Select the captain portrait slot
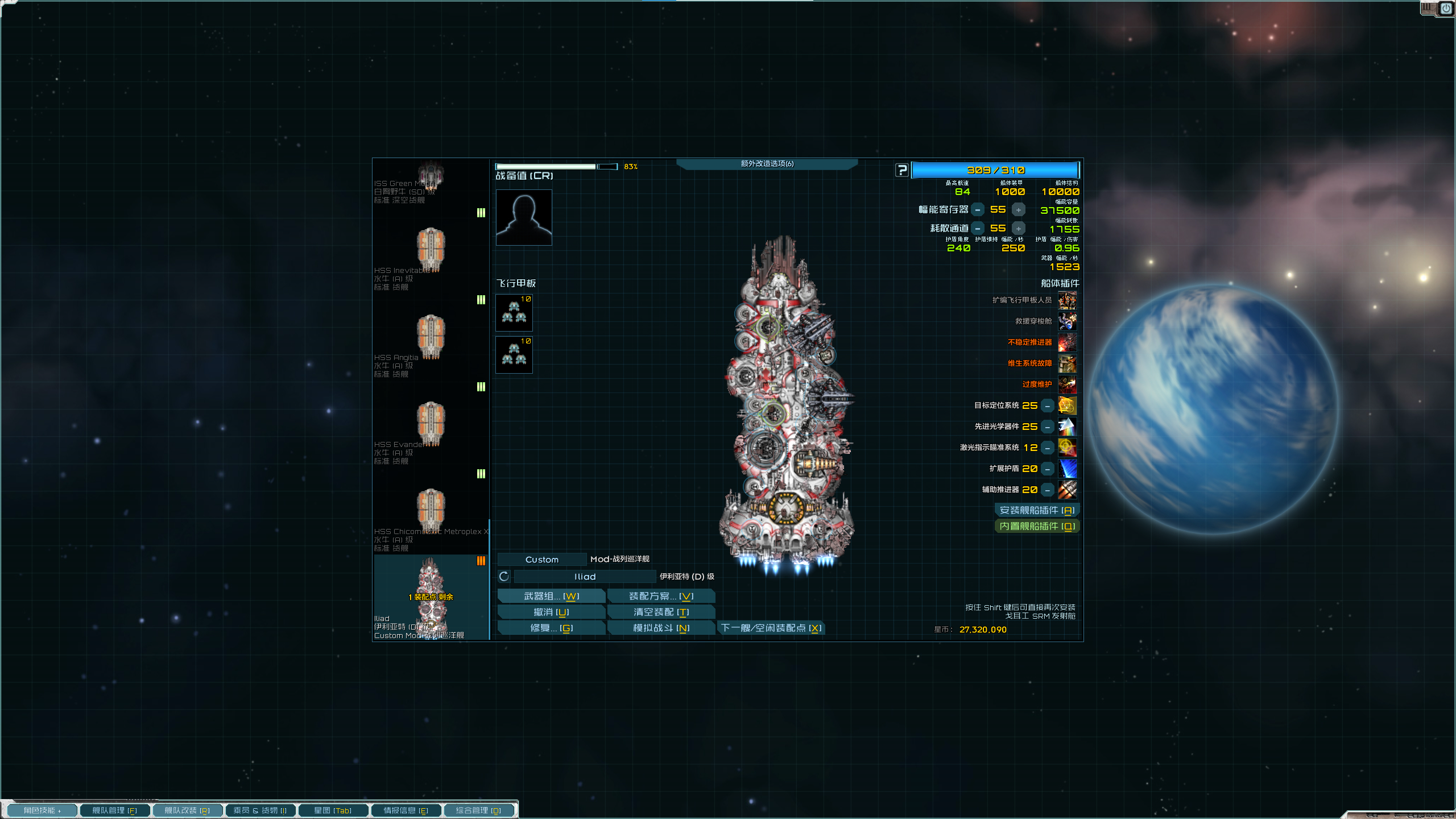This screenshot has width=1456, height=819. click(x=524, y=218)
